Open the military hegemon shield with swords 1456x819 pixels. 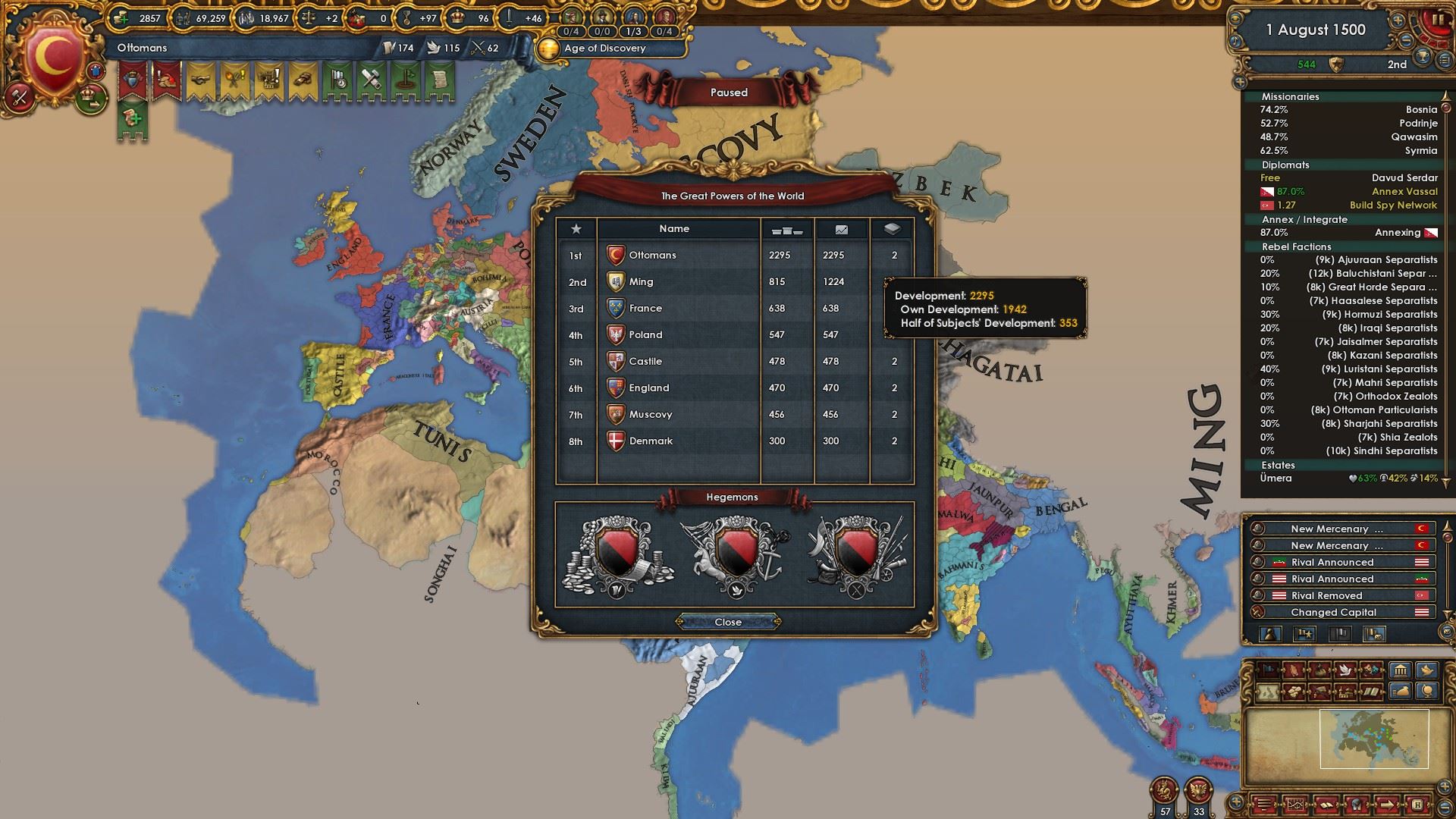856,555
